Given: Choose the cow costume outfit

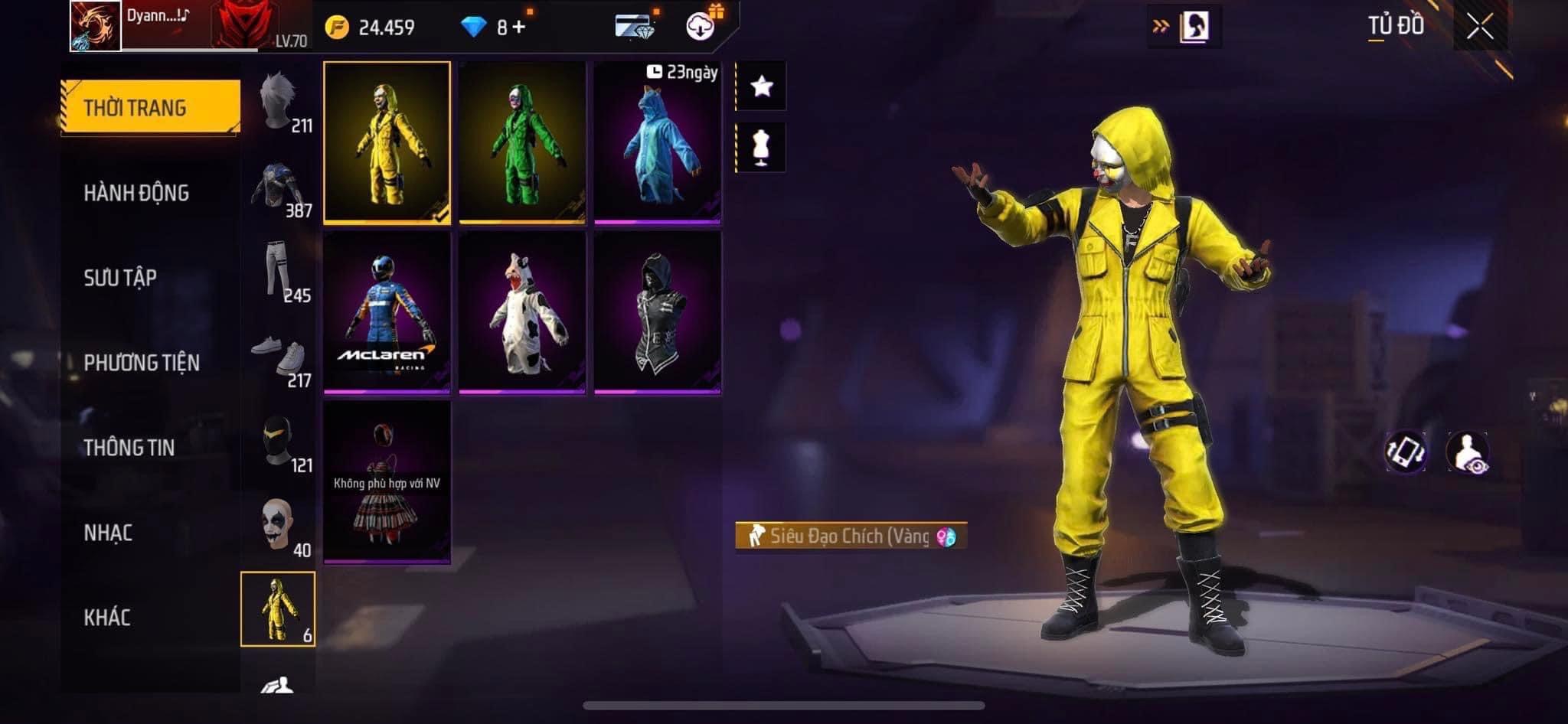Looking at the screenshot, I should [522, 312].
